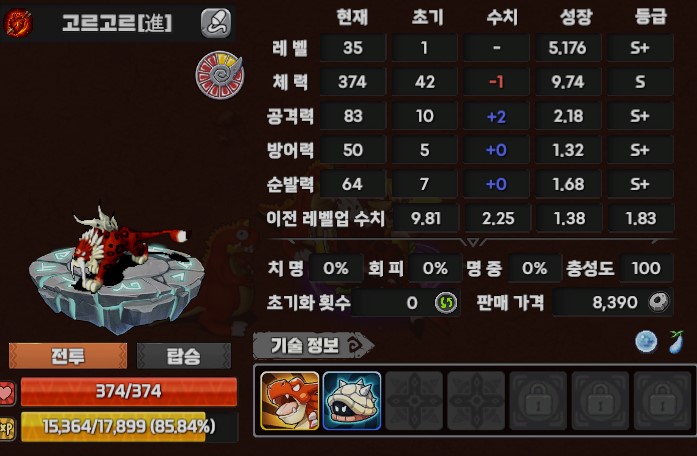697x456 pixels.
Task: Switch to the 탑승 tab
Action: [183, 356]
